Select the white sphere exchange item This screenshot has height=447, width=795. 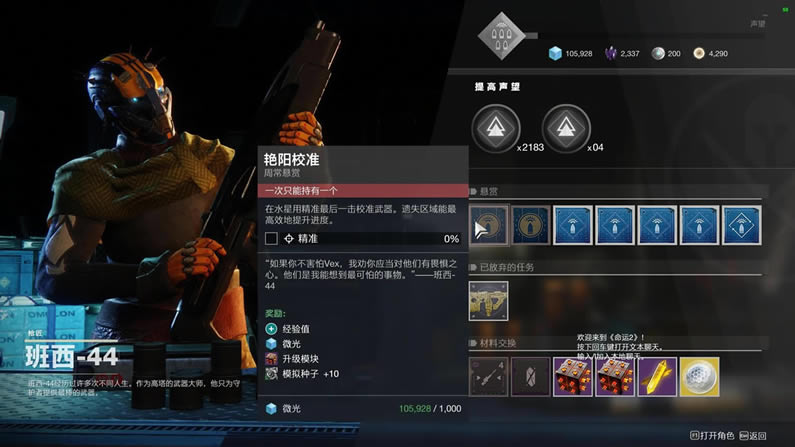[x=699, y=376]
